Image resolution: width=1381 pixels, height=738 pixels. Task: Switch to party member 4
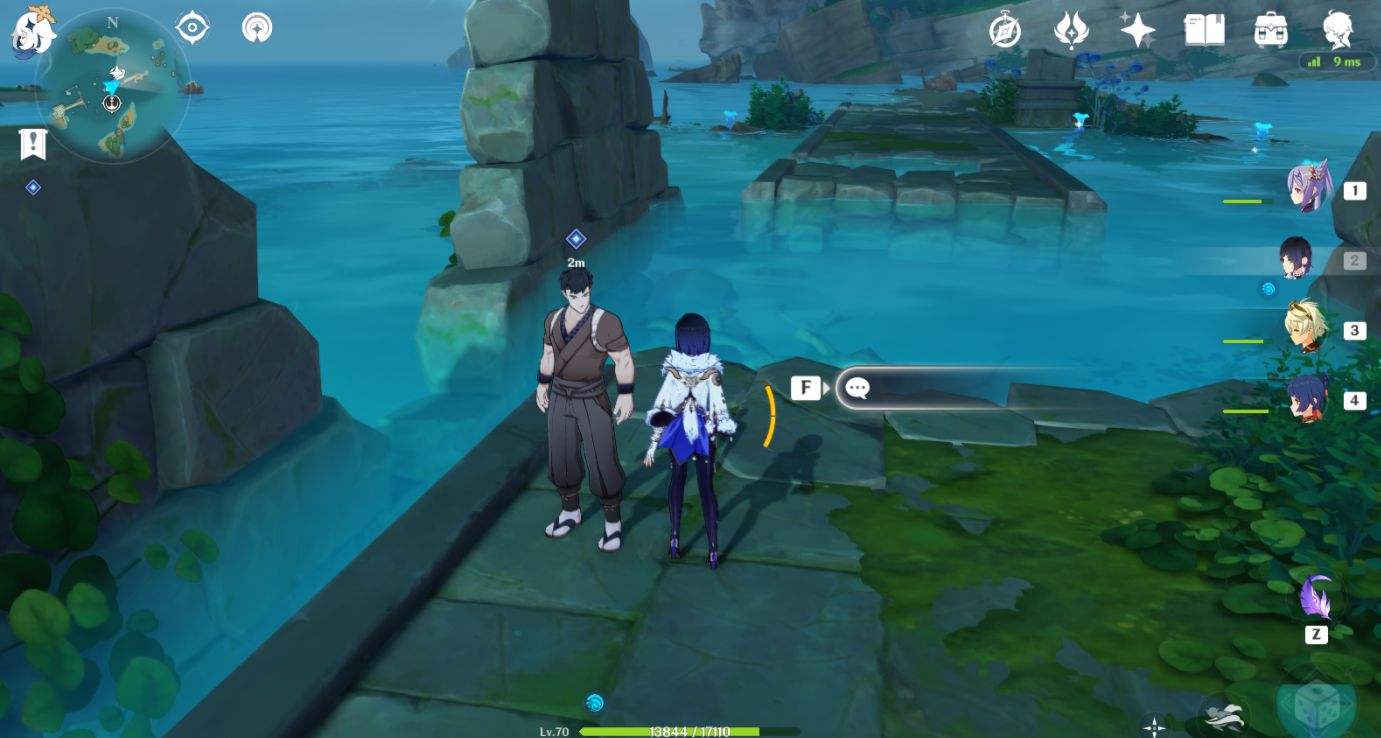coord(1311,400)
